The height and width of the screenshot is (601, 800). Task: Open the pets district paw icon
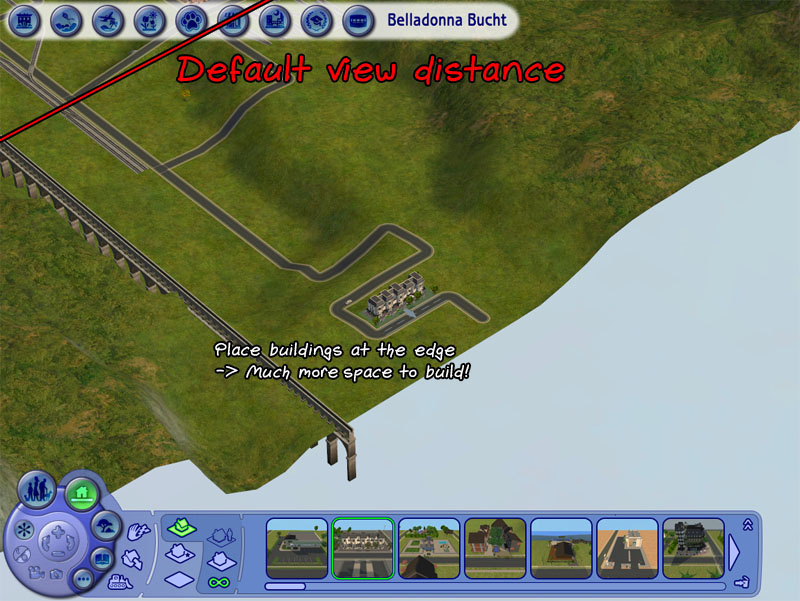click(189, 19)
